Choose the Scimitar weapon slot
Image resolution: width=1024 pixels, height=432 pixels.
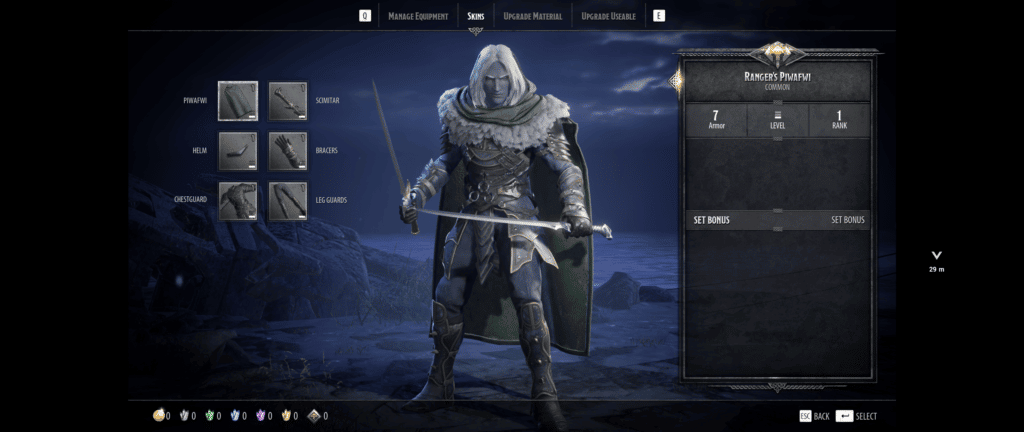point(288,101)
